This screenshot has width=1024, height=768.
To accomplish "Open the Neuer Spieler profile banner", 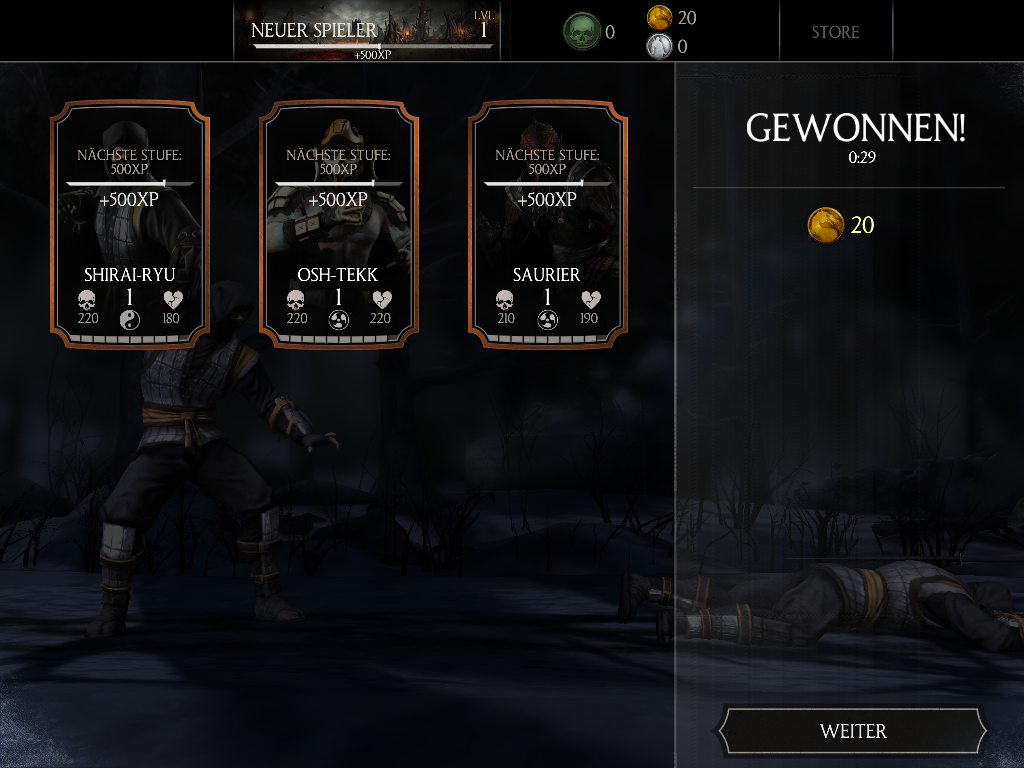I will [372, 32].
